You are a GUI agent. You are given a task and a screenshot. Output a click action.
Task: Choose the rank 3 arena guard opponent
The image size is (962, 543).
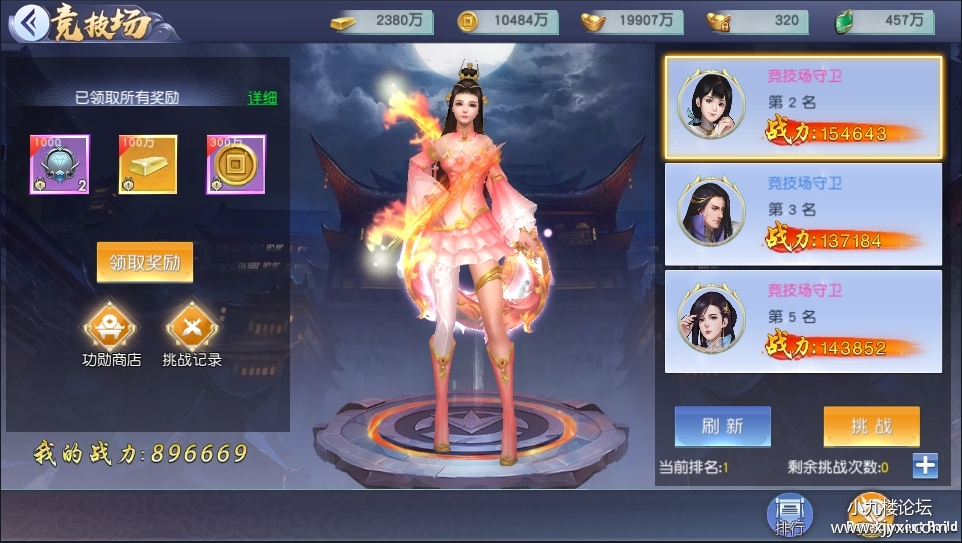pos(803,213)
